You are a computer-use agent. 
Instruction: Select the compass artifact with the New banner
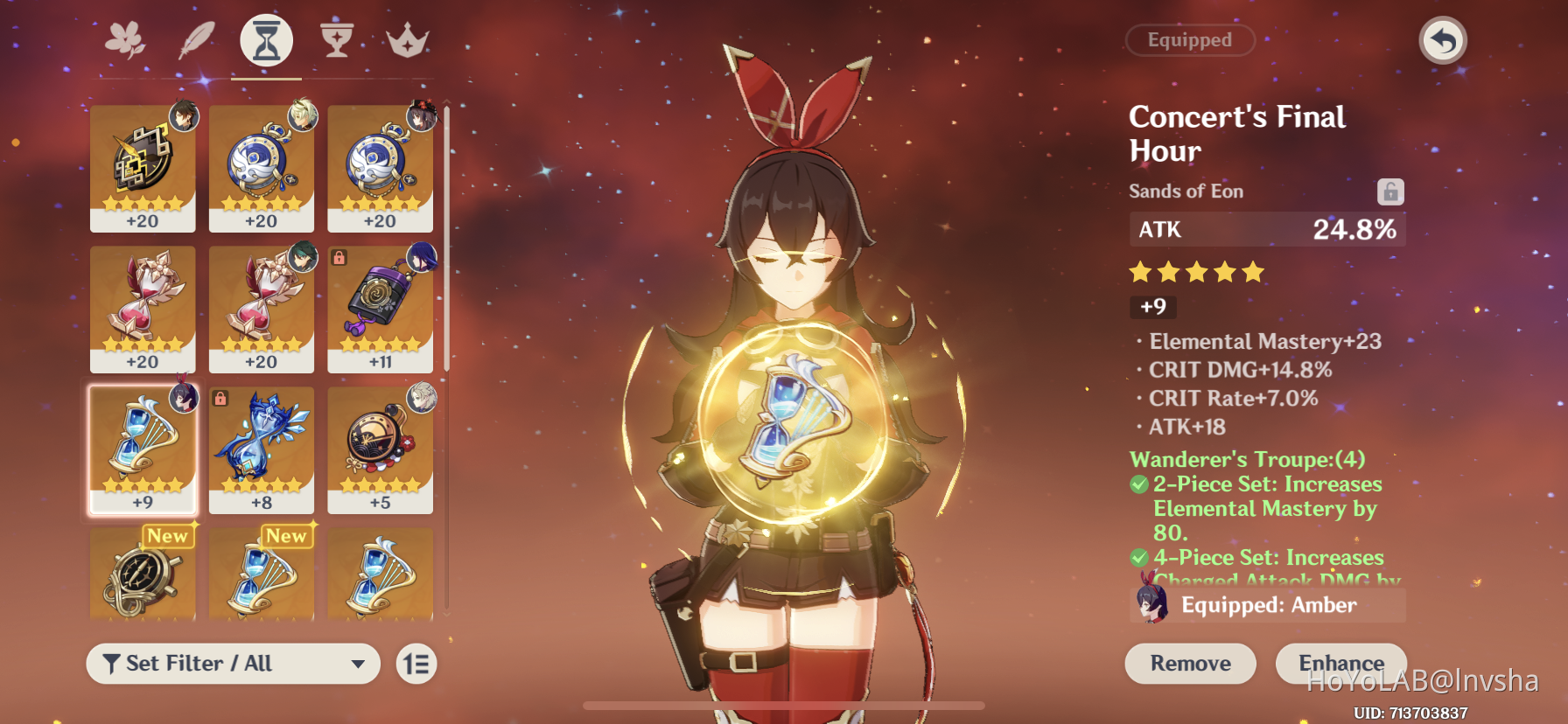pos(143,577)
